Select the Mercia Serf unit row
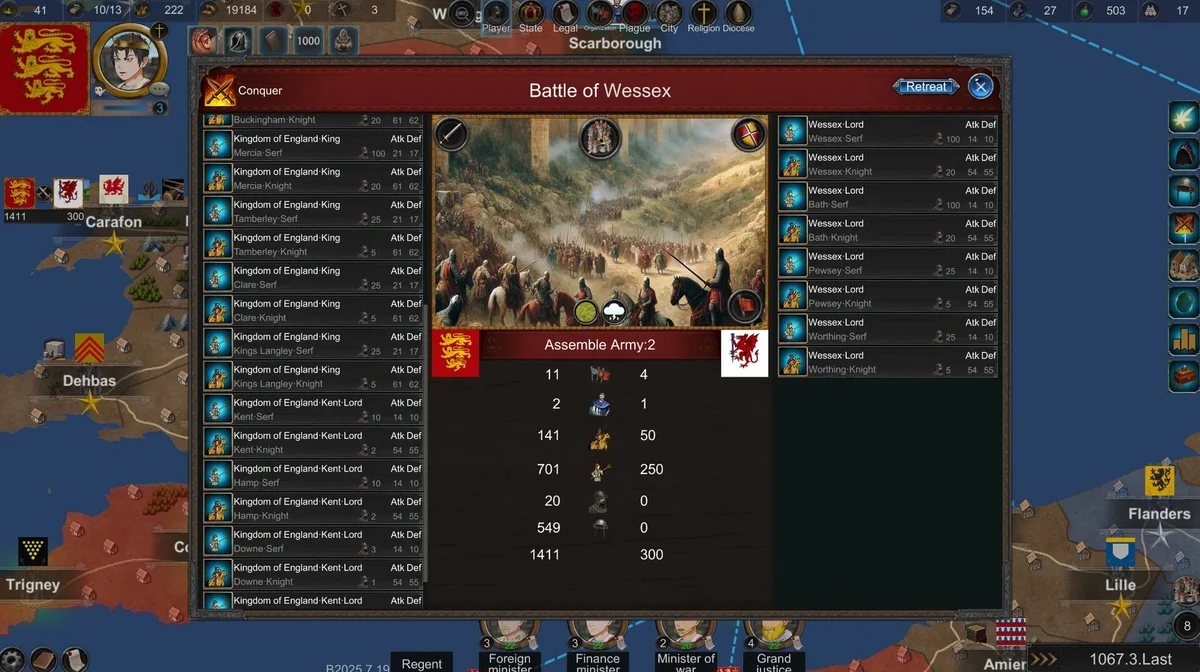 pyautogui.click(x=312, y=146)
